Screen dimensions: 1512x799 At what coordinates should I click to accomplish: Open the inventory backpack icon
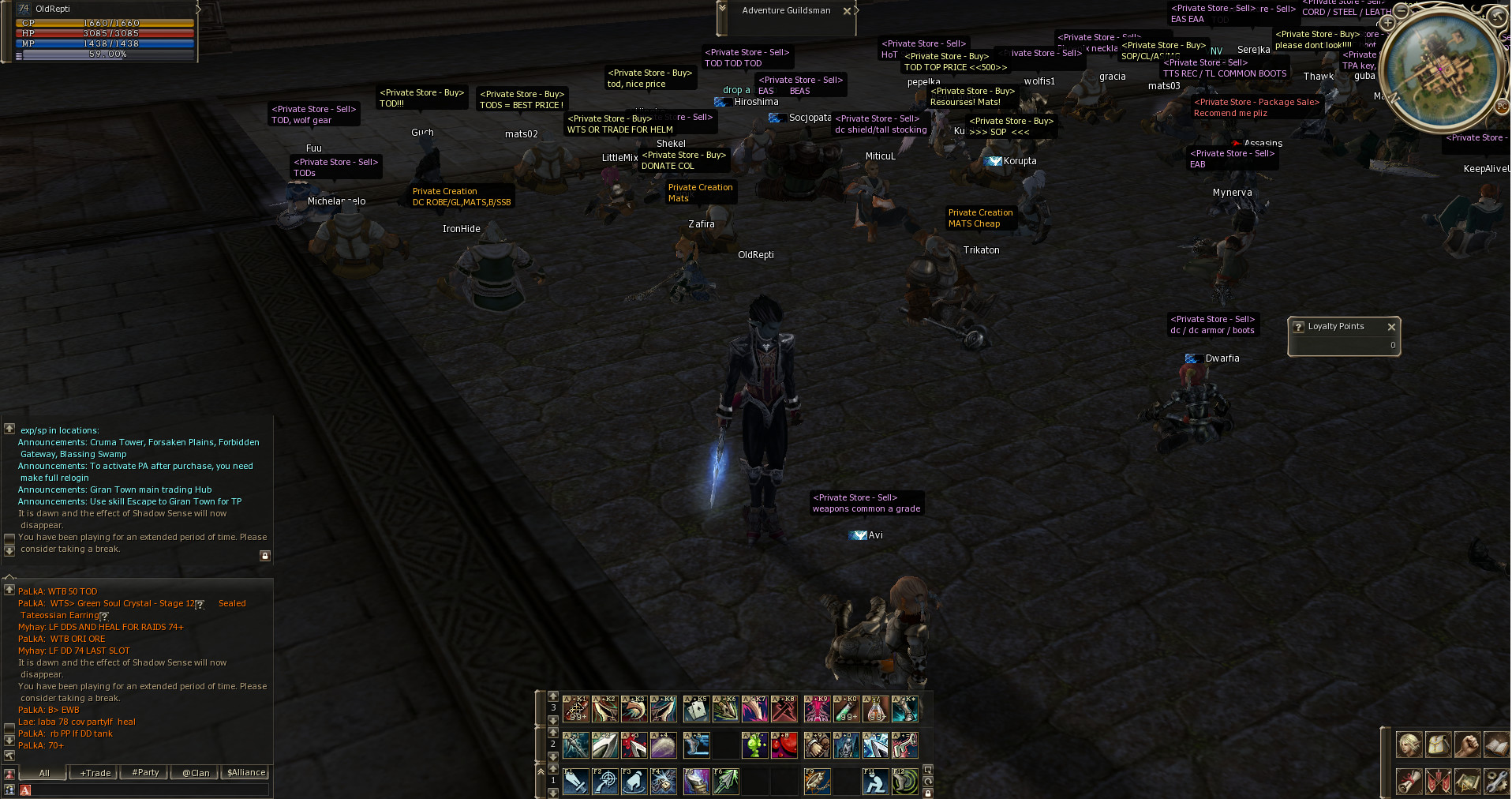coord(1438,745)
